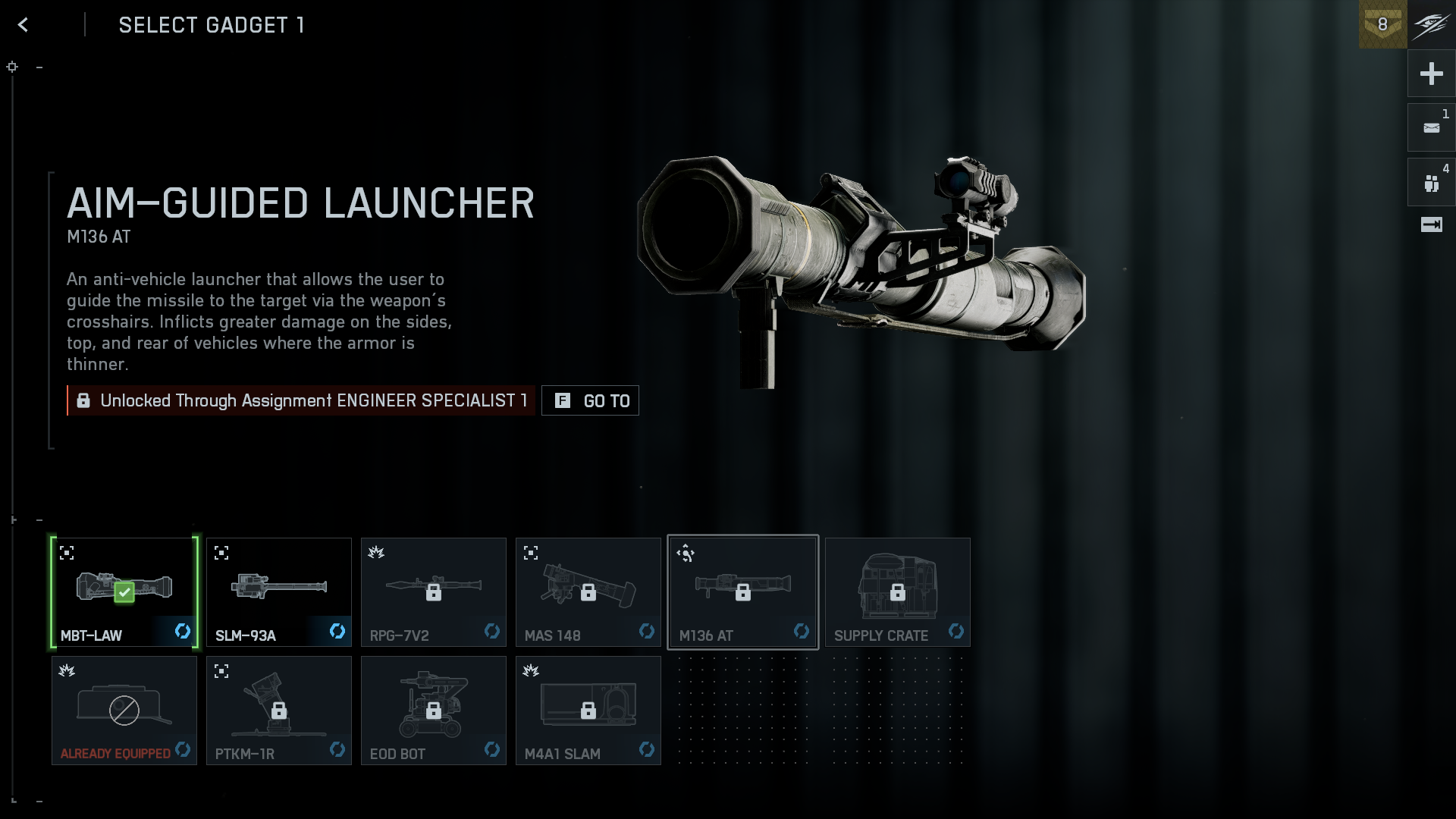
Task: Pick the MAS 148 gadget tile
Action: [588, 592]
